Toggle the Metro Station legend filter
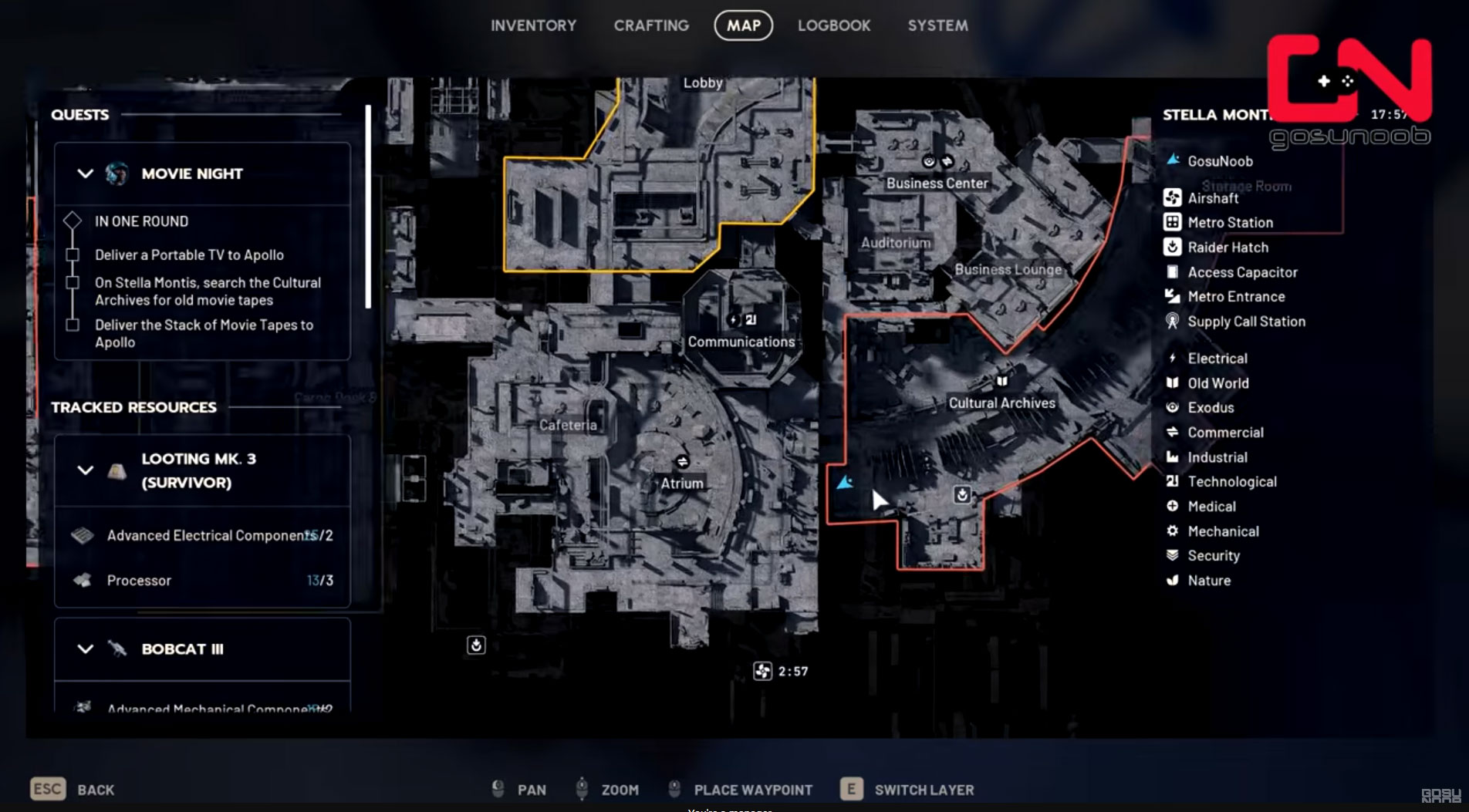This screenshot has width=1469, height=812. [1229, 223]
